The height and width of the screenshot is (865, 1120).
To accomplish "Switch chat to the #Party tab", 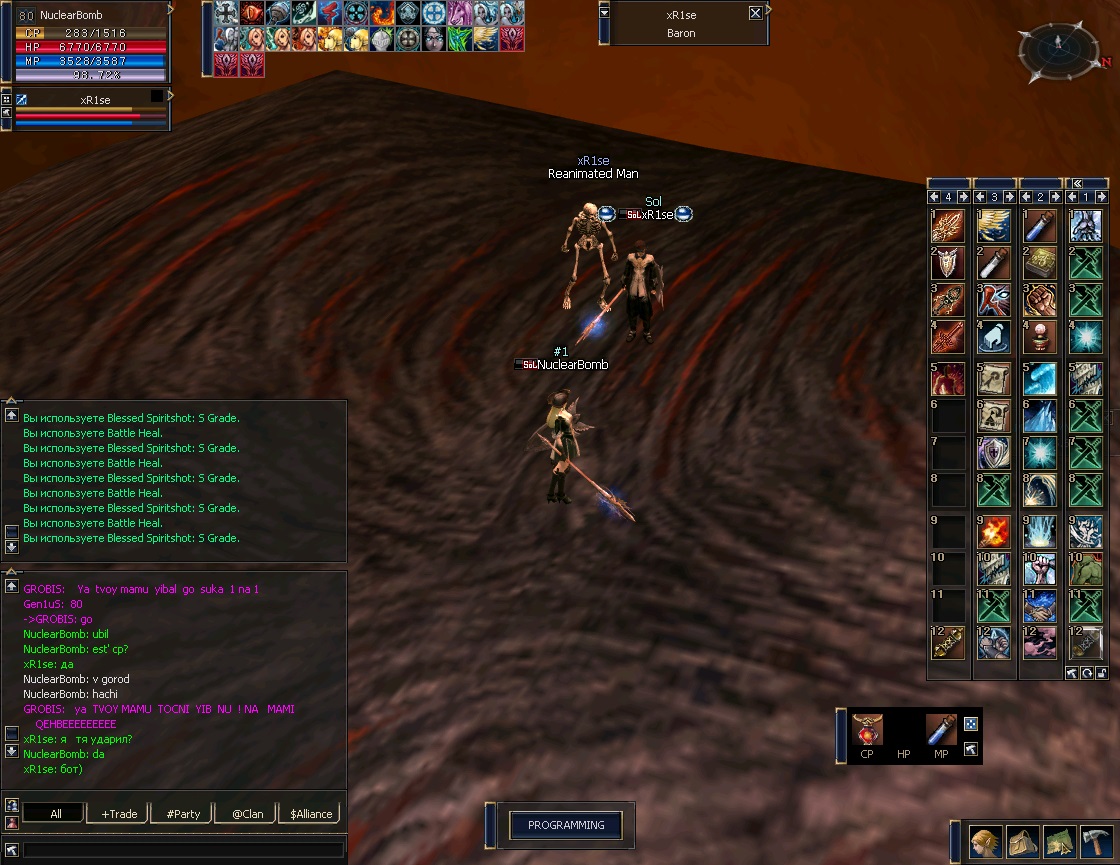I will point(183,813).
